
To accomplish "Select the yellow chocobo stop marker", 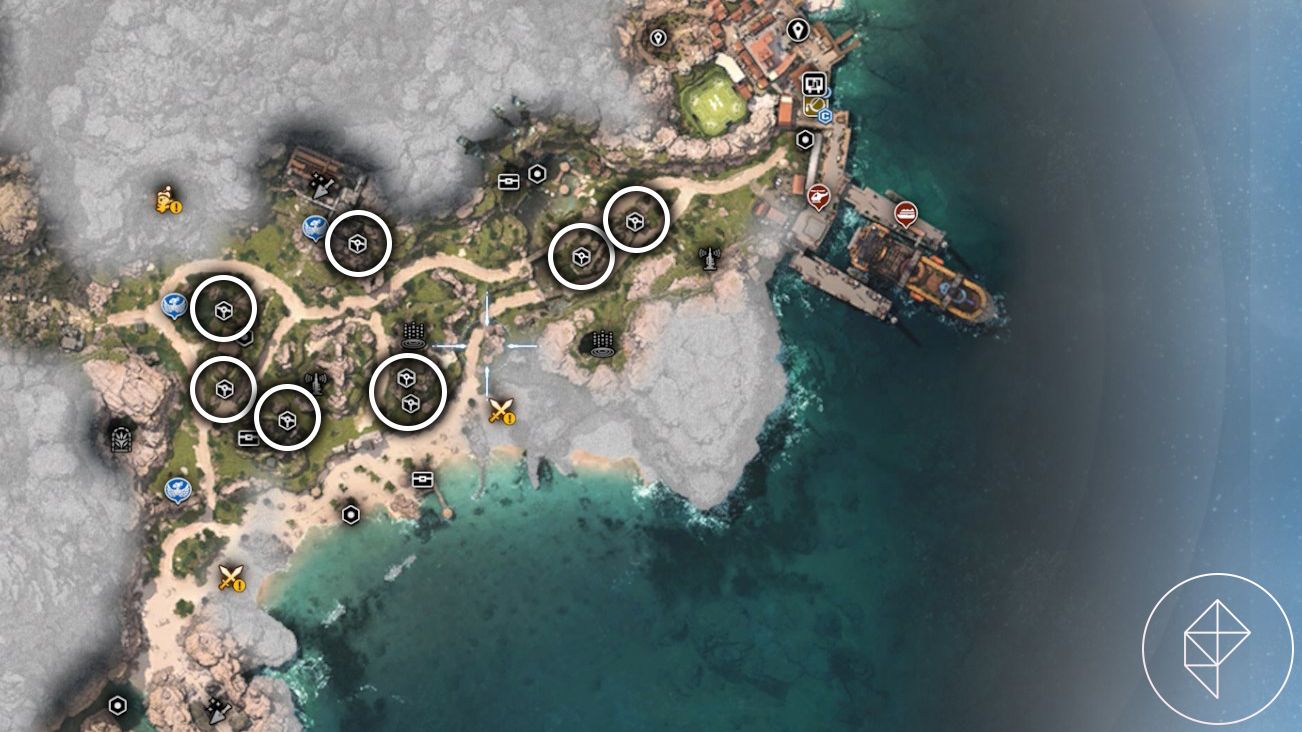I will [816, 105].
